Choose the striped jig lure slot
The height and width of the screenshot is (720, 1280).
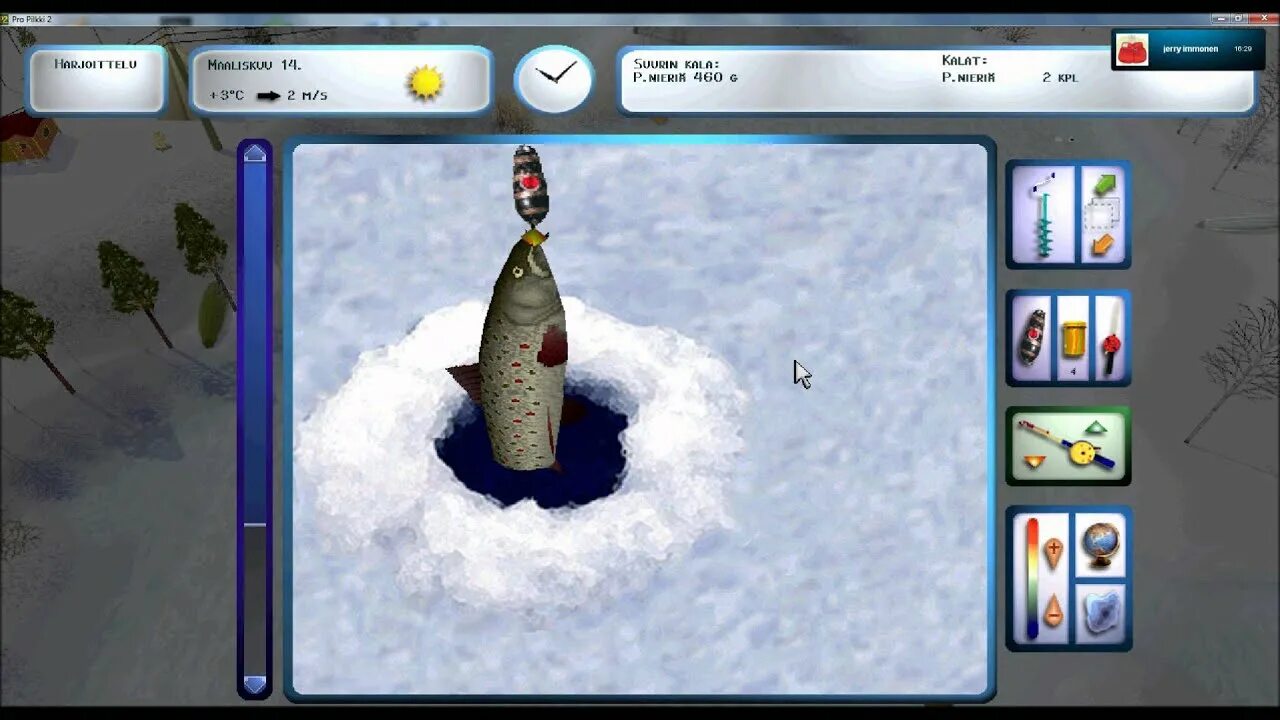1031,338
